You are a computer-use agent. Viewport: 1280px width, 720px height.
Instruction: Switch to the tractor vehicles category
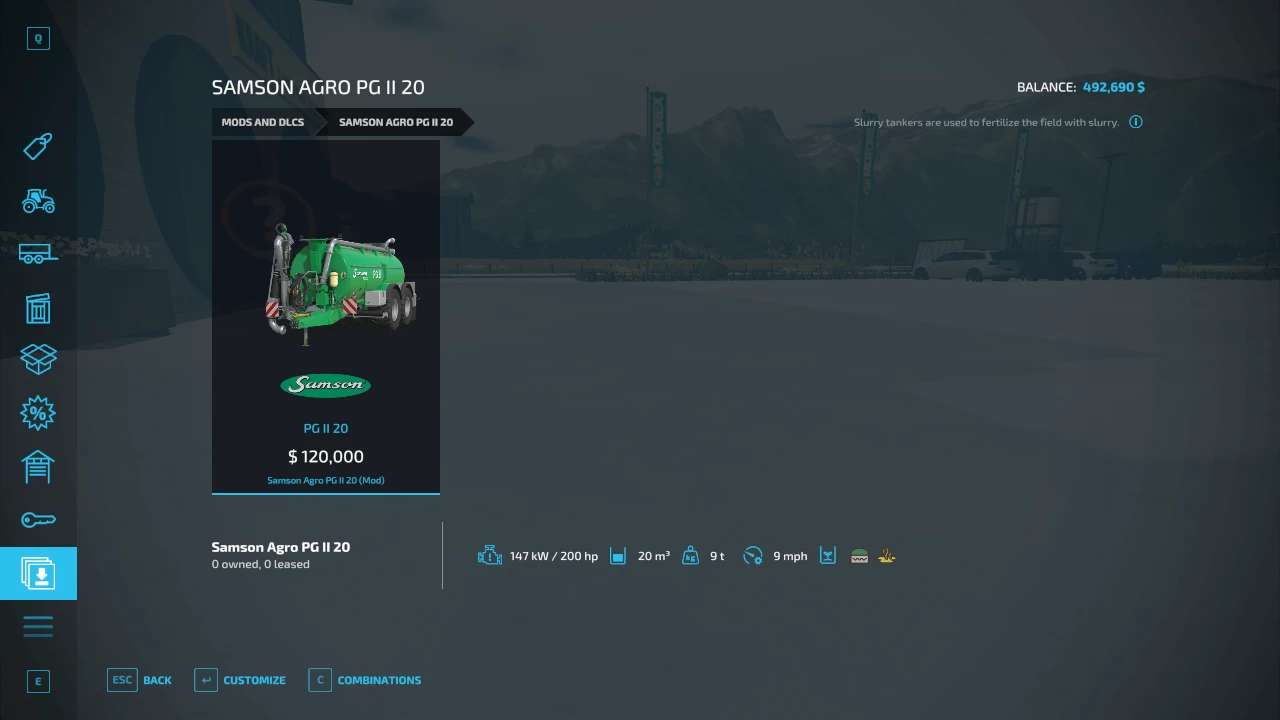pos(38,201)
